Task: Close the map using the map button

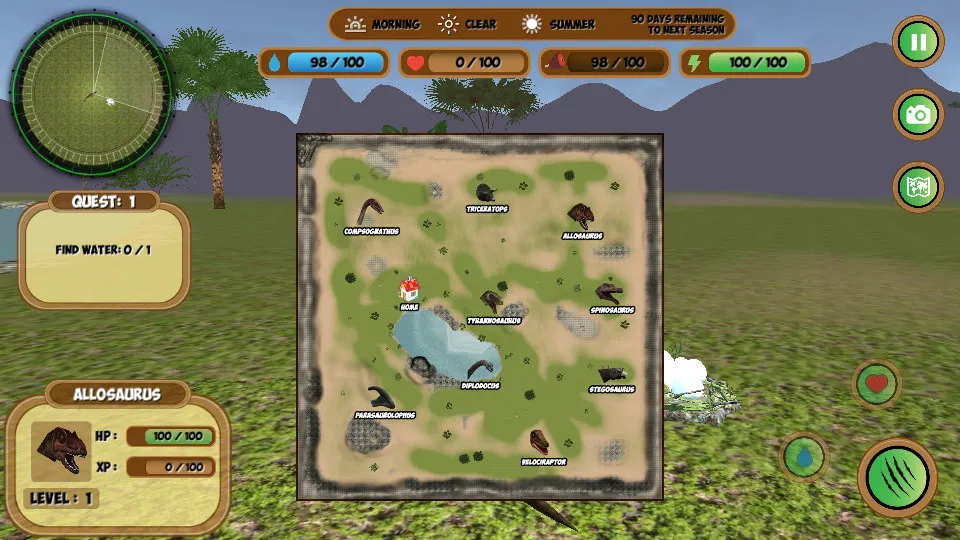Action: coord(917,187)
